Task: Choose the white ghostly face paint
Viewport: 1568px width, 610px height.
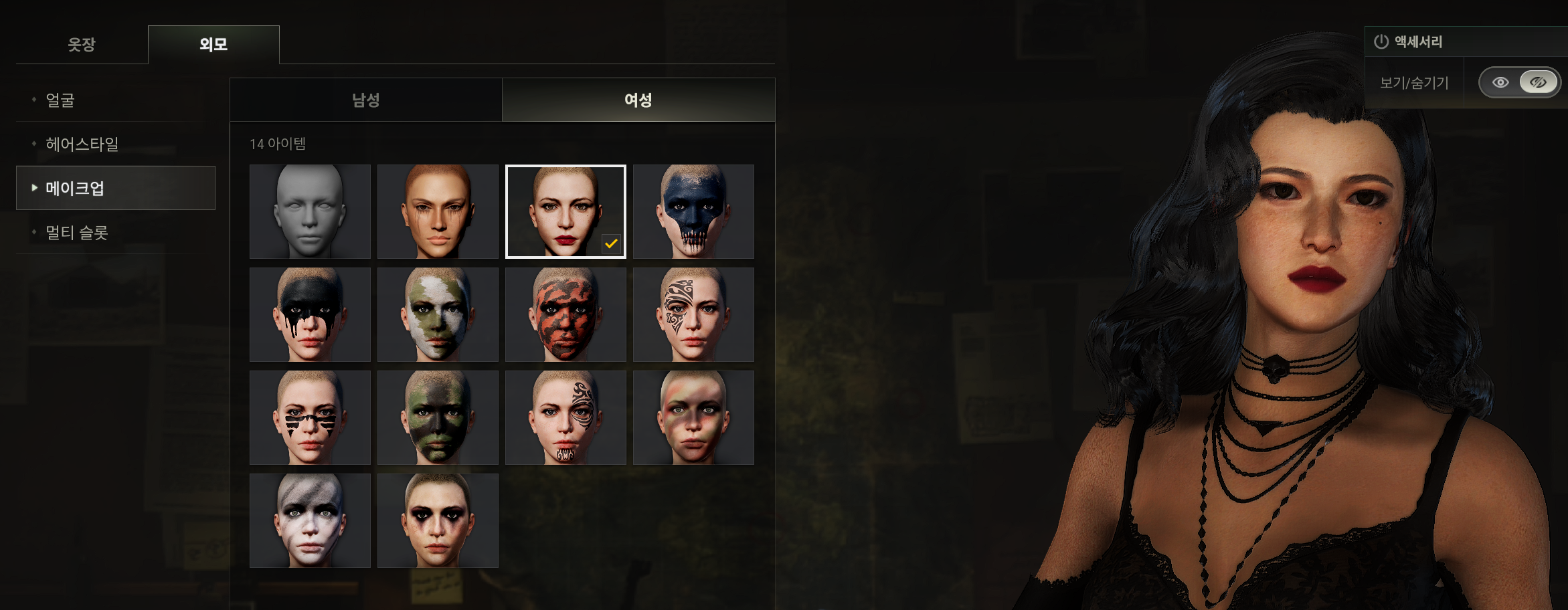Action: click(x=310, y=520)
